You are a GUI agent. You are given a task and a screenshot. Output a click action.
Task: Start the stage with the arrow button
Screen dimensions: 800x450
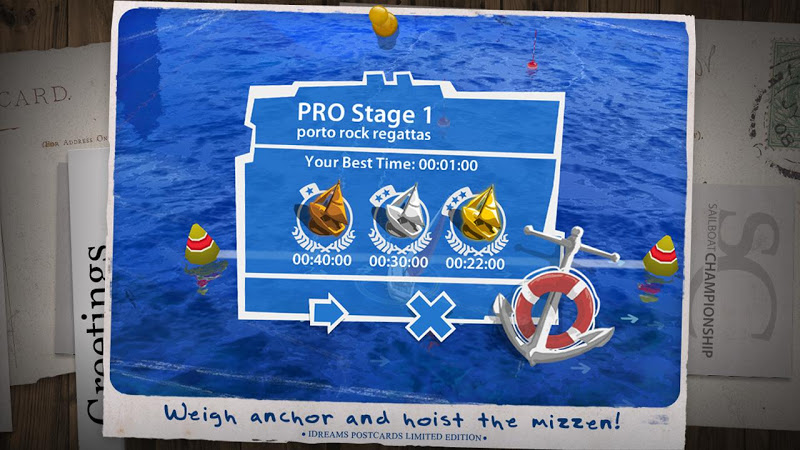(x=329, y=313)
